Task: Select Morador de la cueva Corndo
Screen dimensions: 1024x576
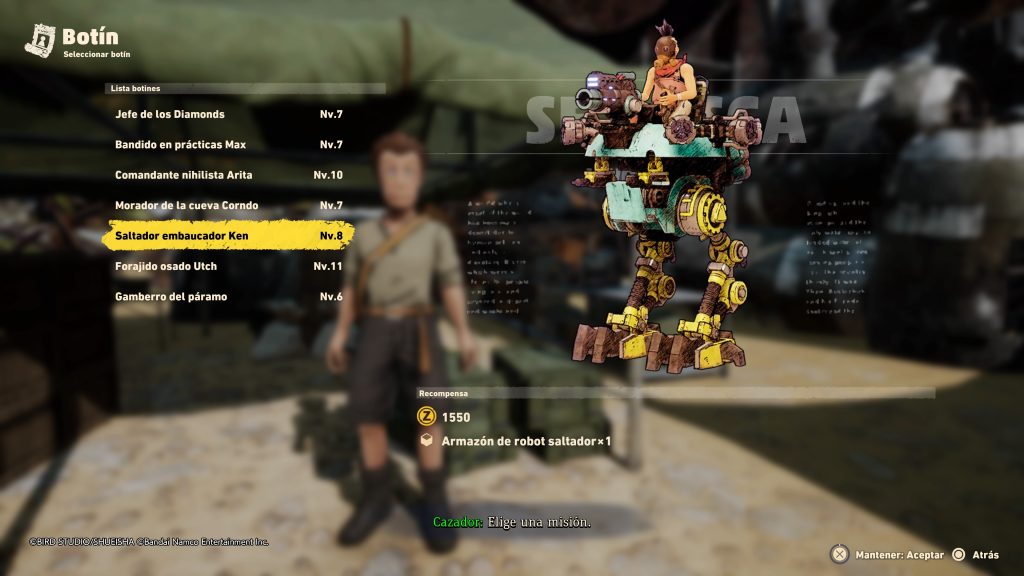Action: (228, 206)
